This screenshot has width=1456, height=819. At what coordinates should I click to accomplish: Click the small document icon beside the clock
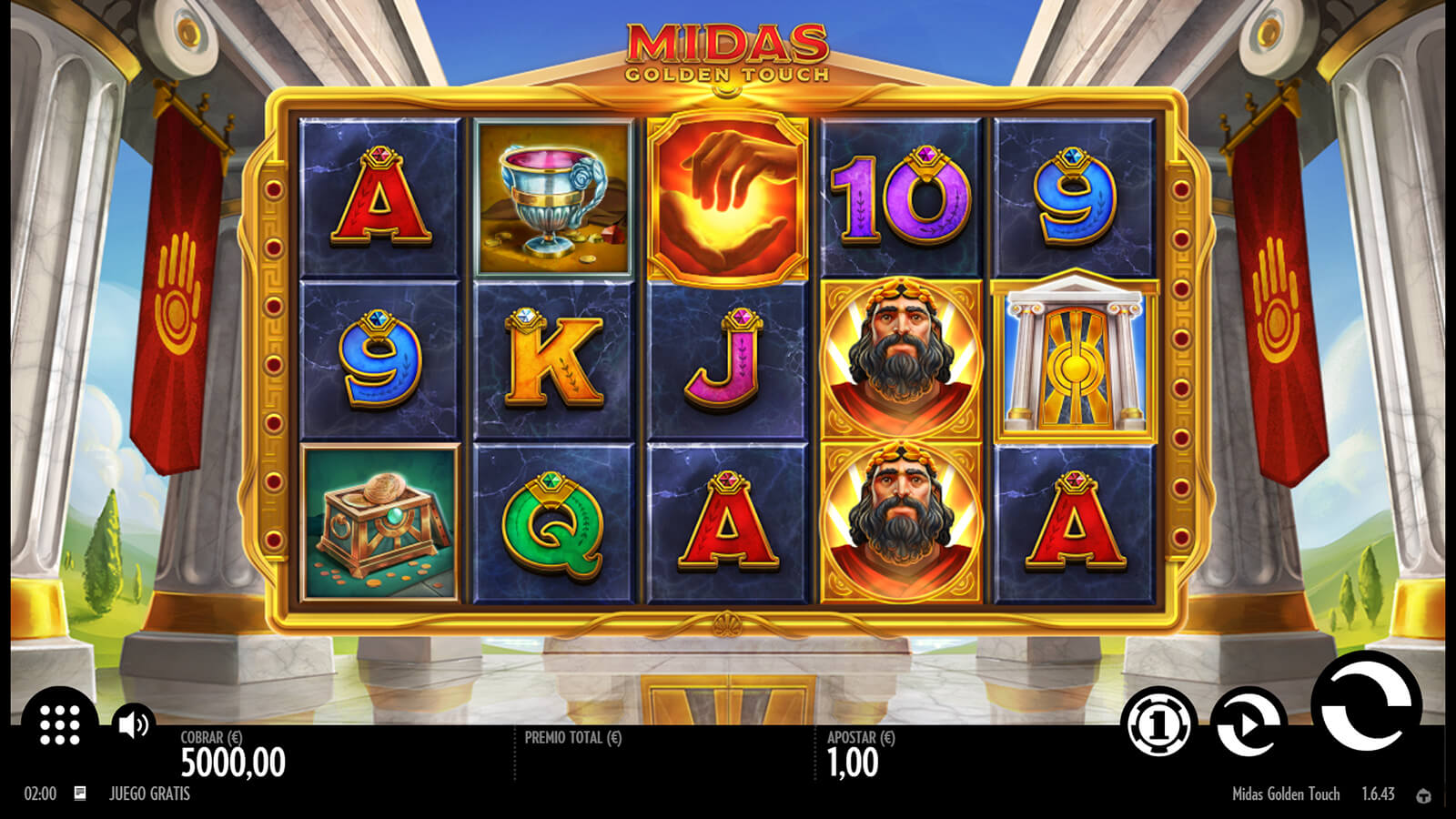point(80,794)
